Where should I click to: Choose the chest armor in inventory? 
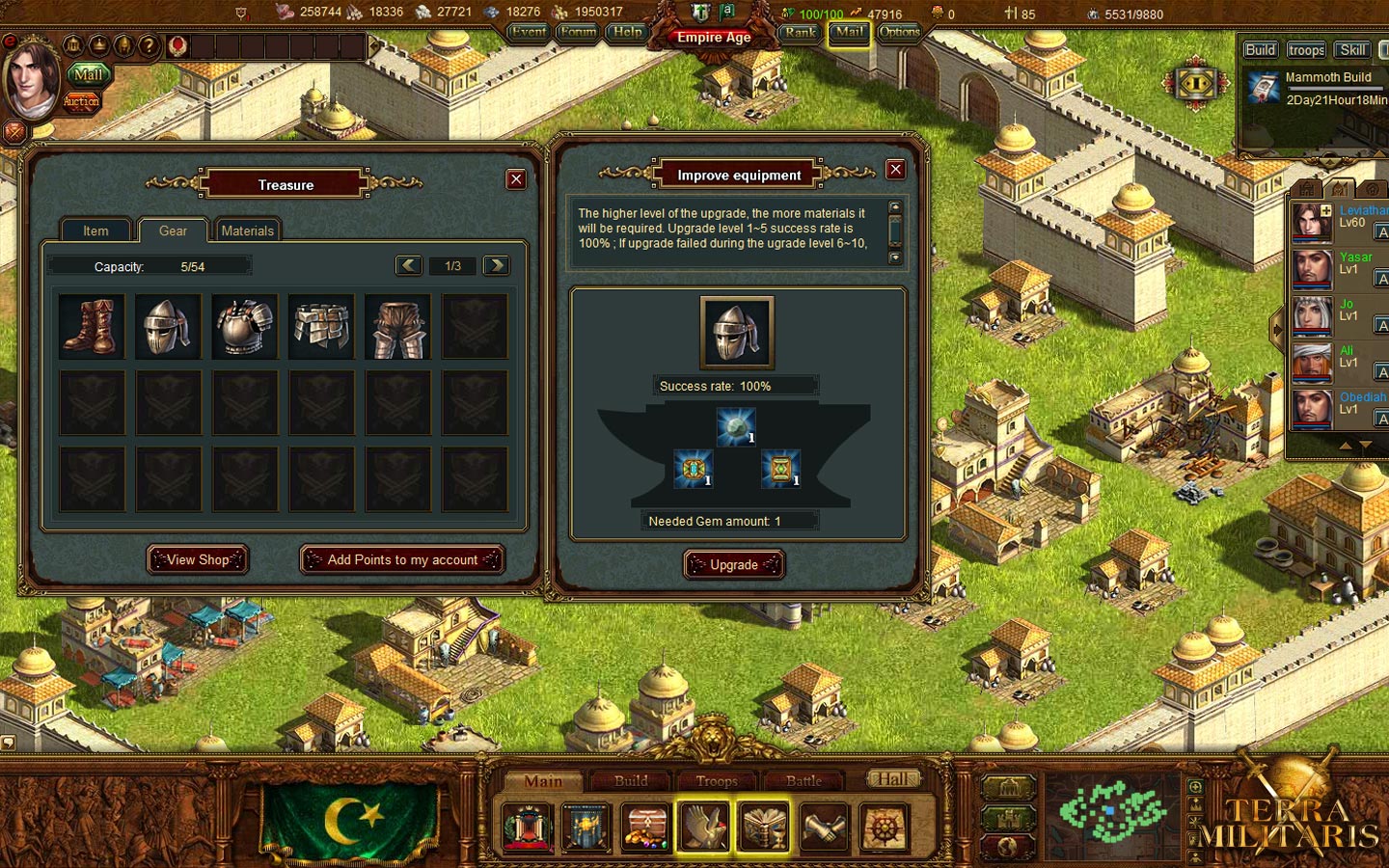(244, 327)
